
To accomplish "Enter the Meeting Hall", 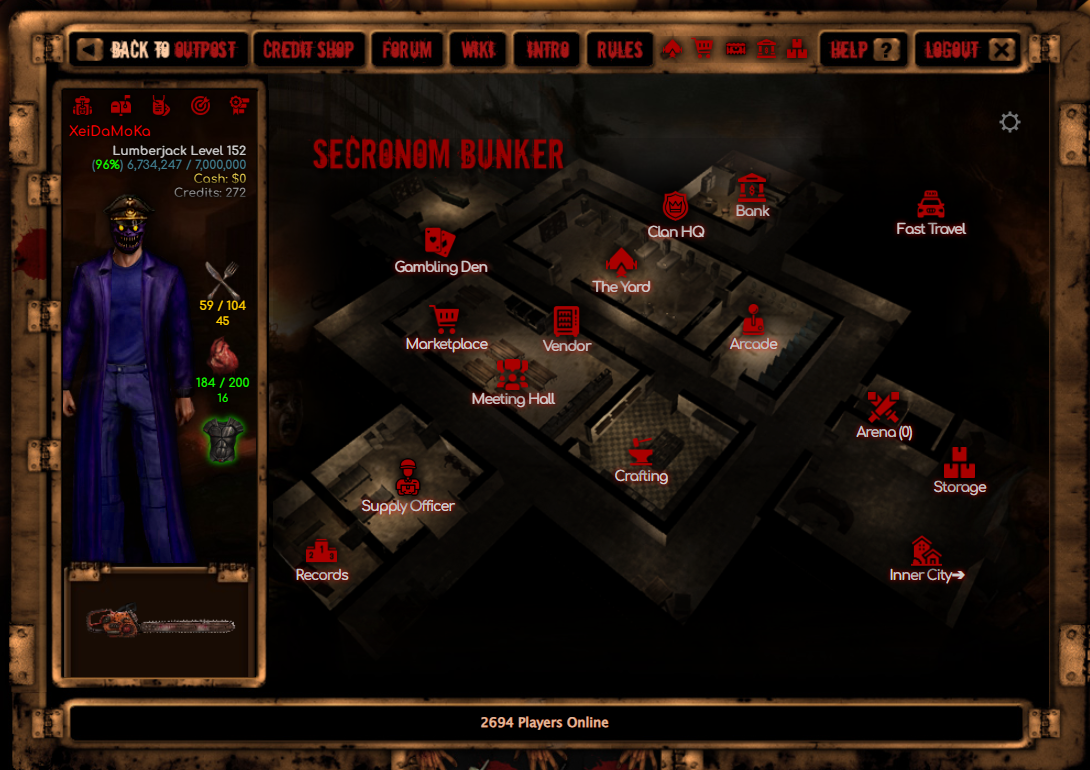I will [x=513, y=384].
